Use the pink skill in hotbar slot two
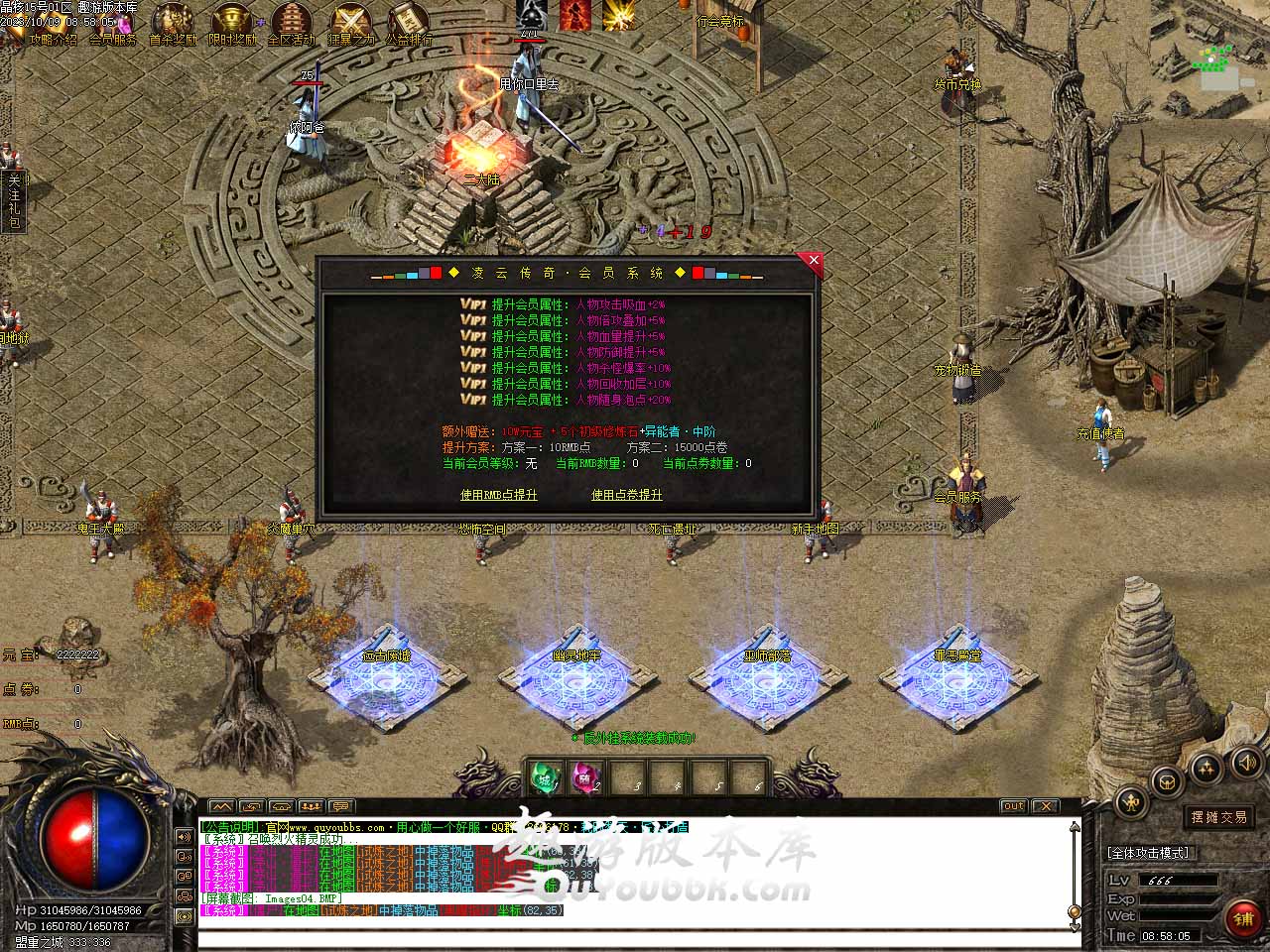The height and width of the screenshot is (952, 1270). click(585, 776)
